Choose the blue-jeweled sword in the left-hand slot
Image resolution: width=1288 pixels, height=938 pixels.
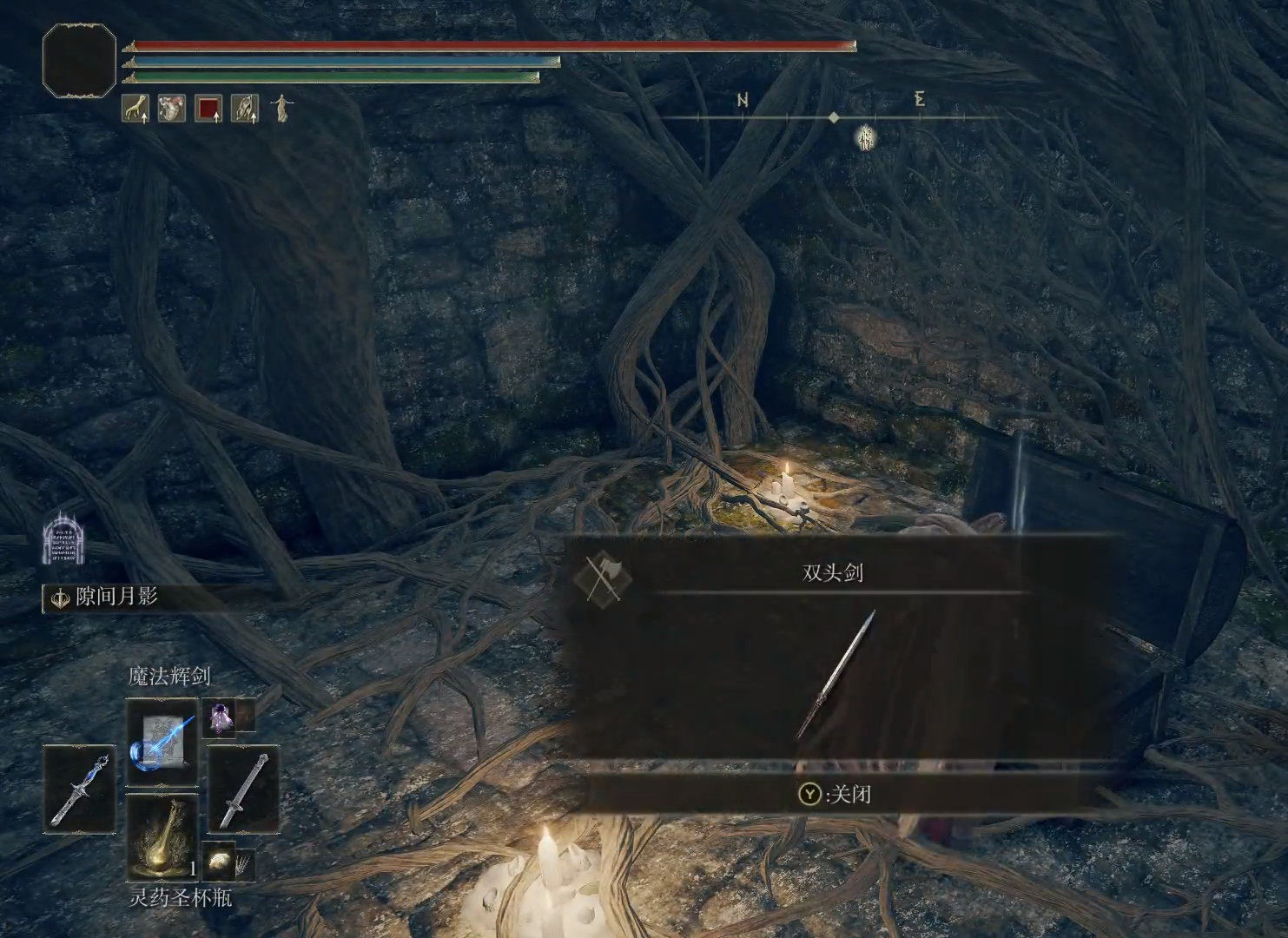coord(79,789)
